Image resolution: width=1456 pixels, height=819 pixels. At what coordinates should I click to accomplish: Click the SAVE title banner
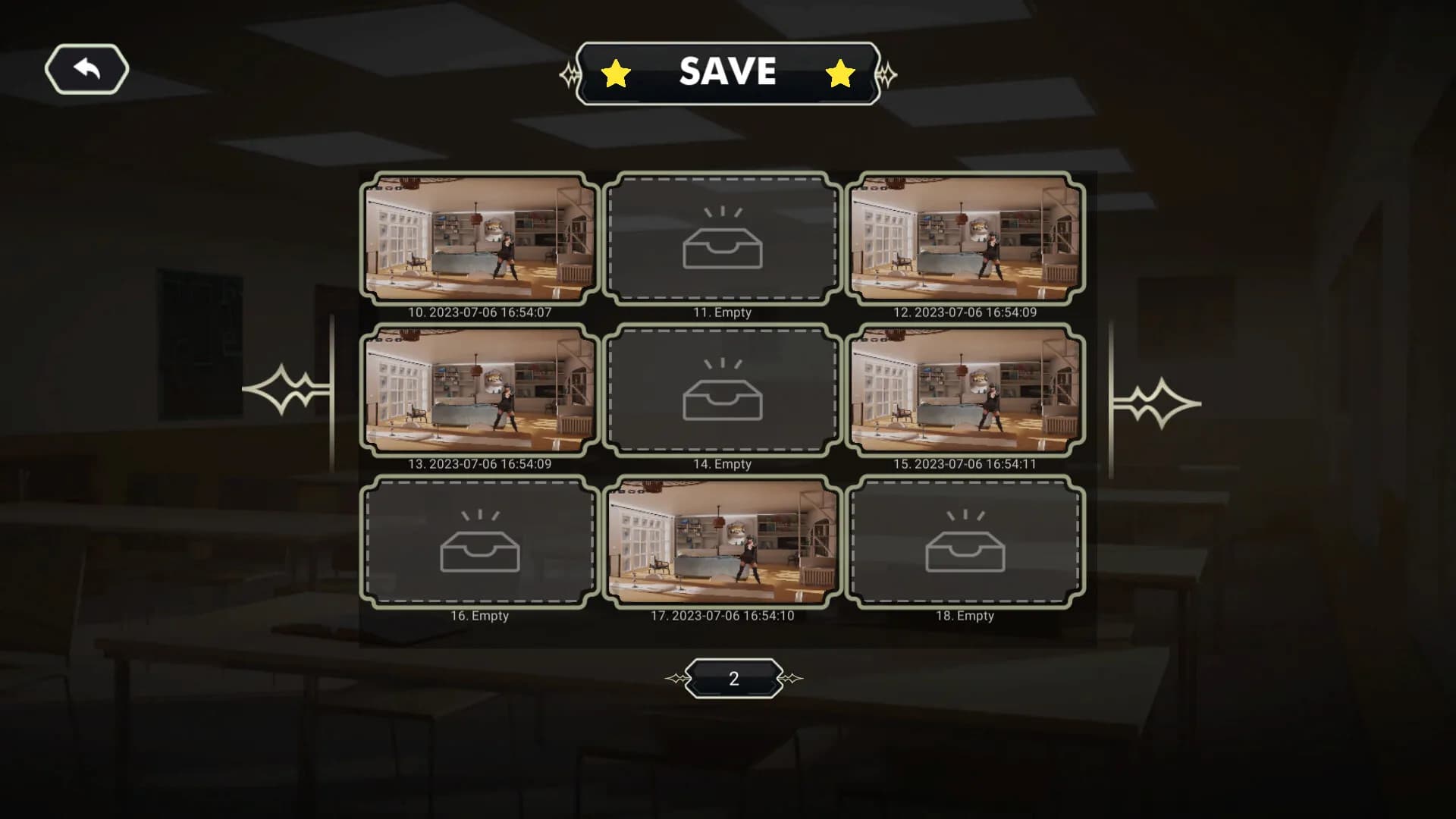click(x=728, y=72)
